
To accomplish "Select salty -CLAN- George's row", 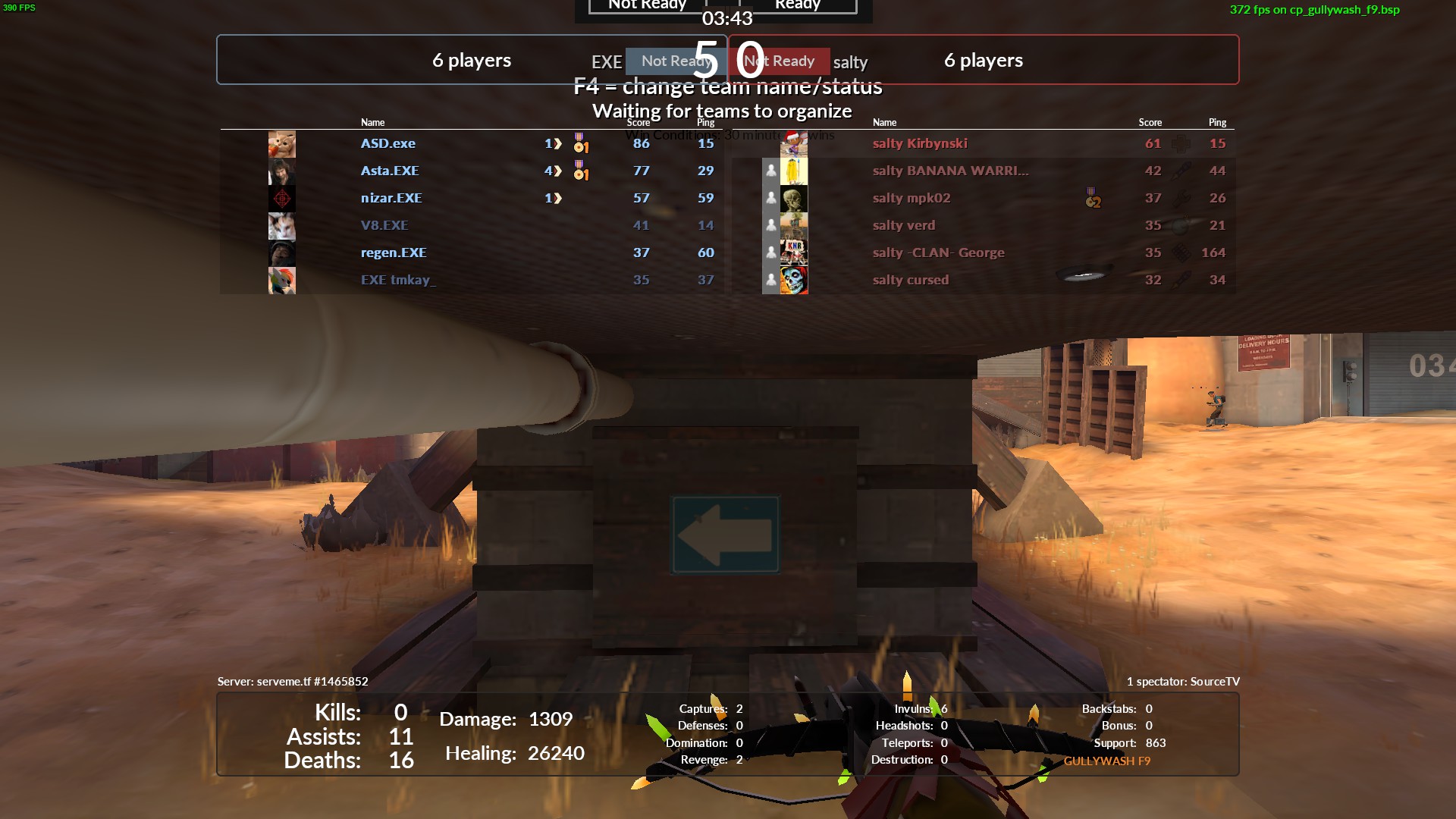I will pos(938,253).
